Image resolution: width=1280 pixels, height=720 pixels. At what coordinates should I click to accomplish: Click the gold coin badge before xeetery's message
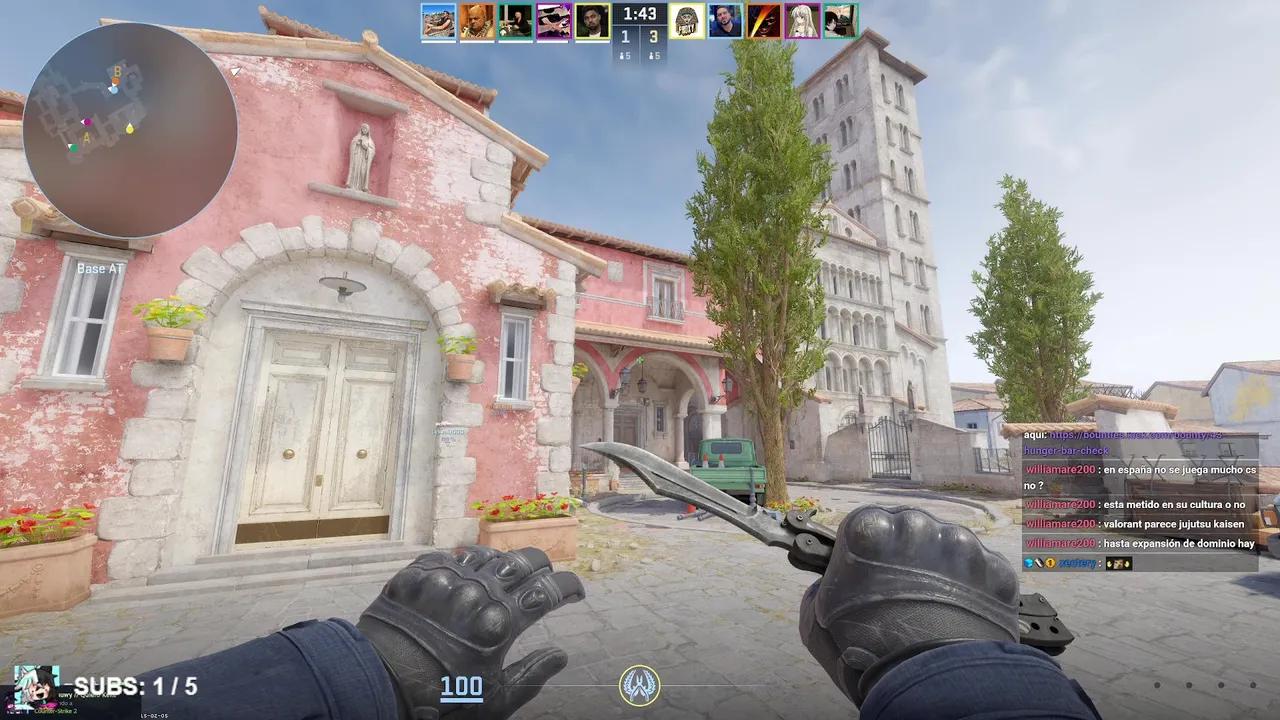click(1049, 563)
